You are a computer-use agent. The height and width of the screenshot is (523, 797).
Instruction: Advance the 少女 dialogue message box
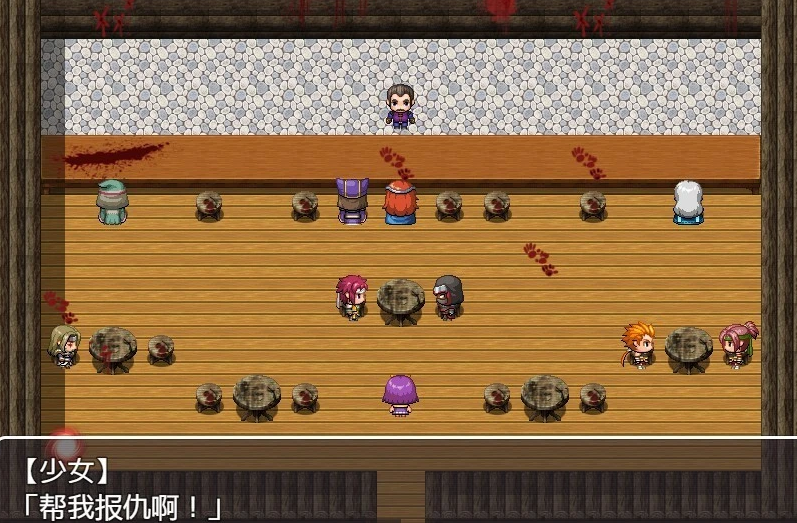pyautogui.click(x=398, y=481)
